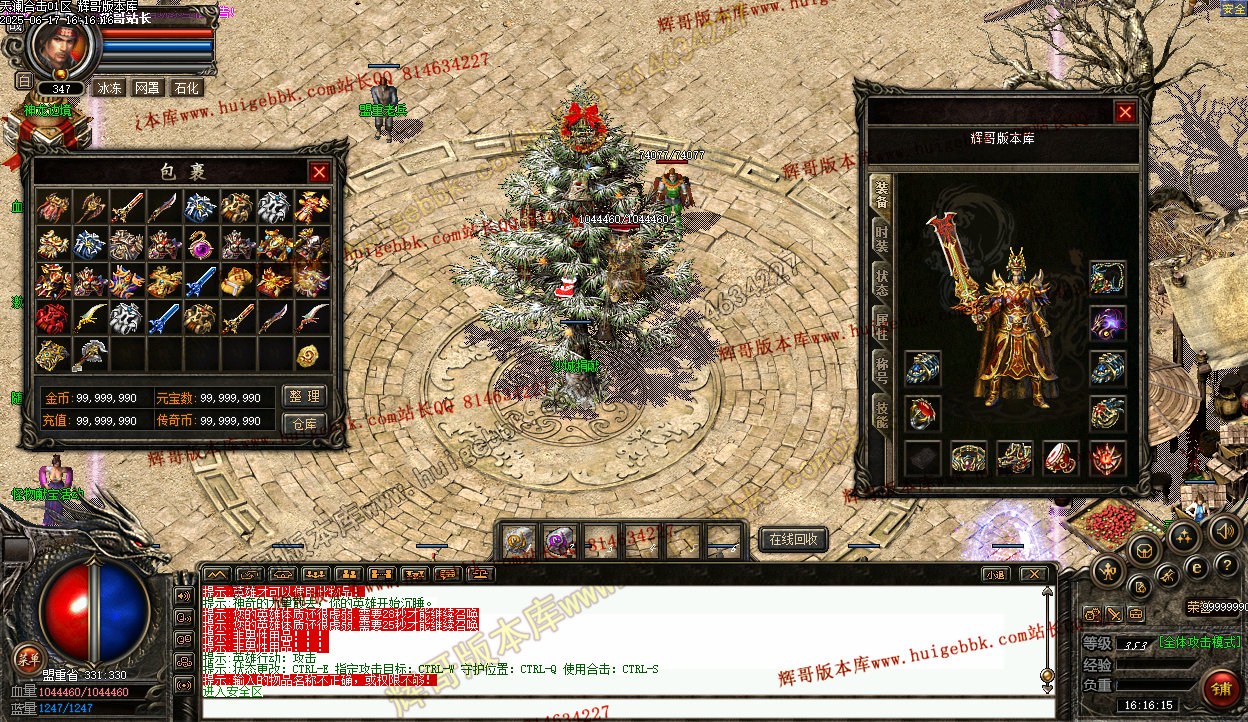Close the 包裹 bag window
The height and width of the screenshot is (722, 1248).
click(319, 172)
